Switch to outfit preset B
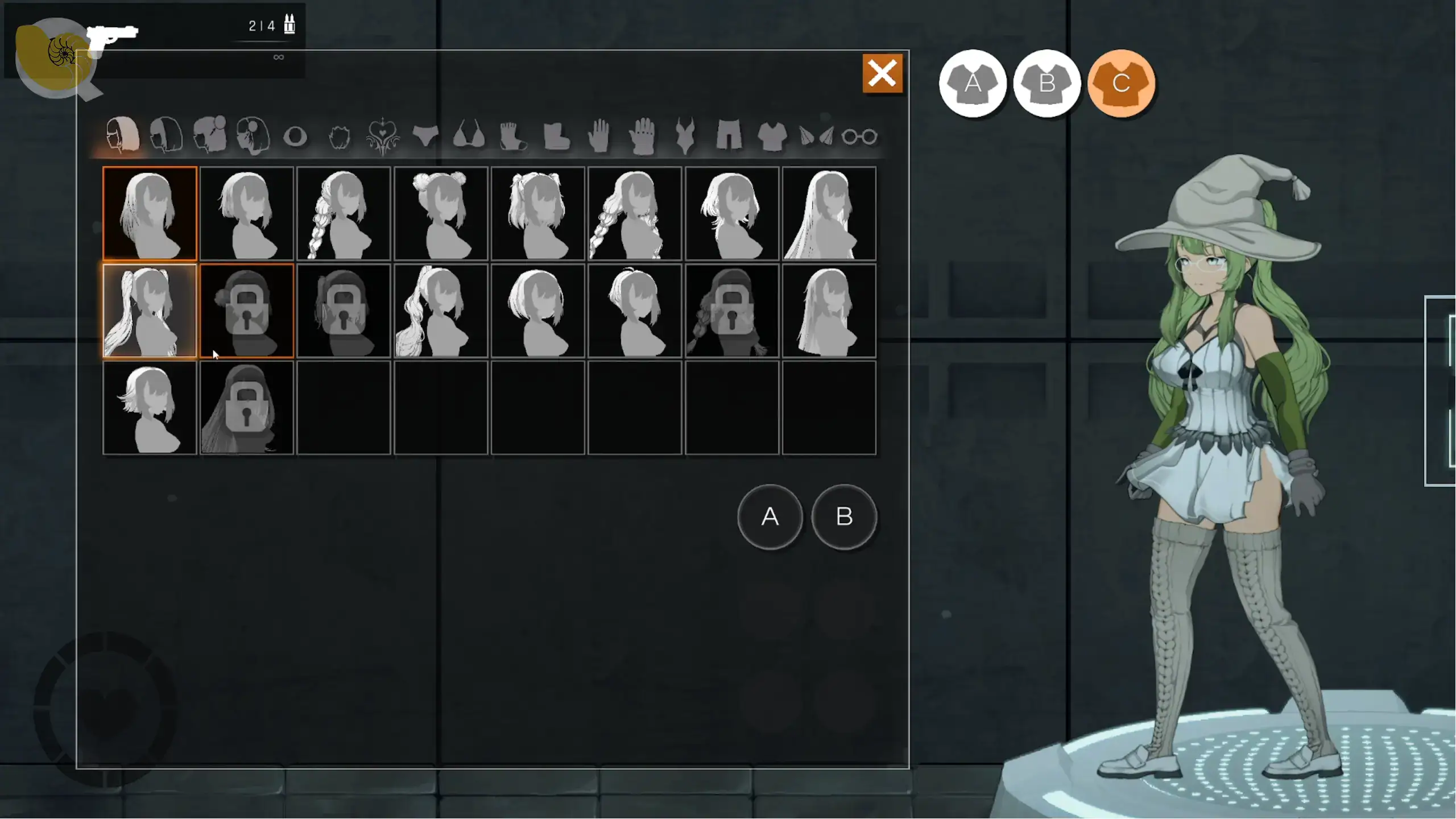The image size is (1456, 819). [x=1046, y=84]
